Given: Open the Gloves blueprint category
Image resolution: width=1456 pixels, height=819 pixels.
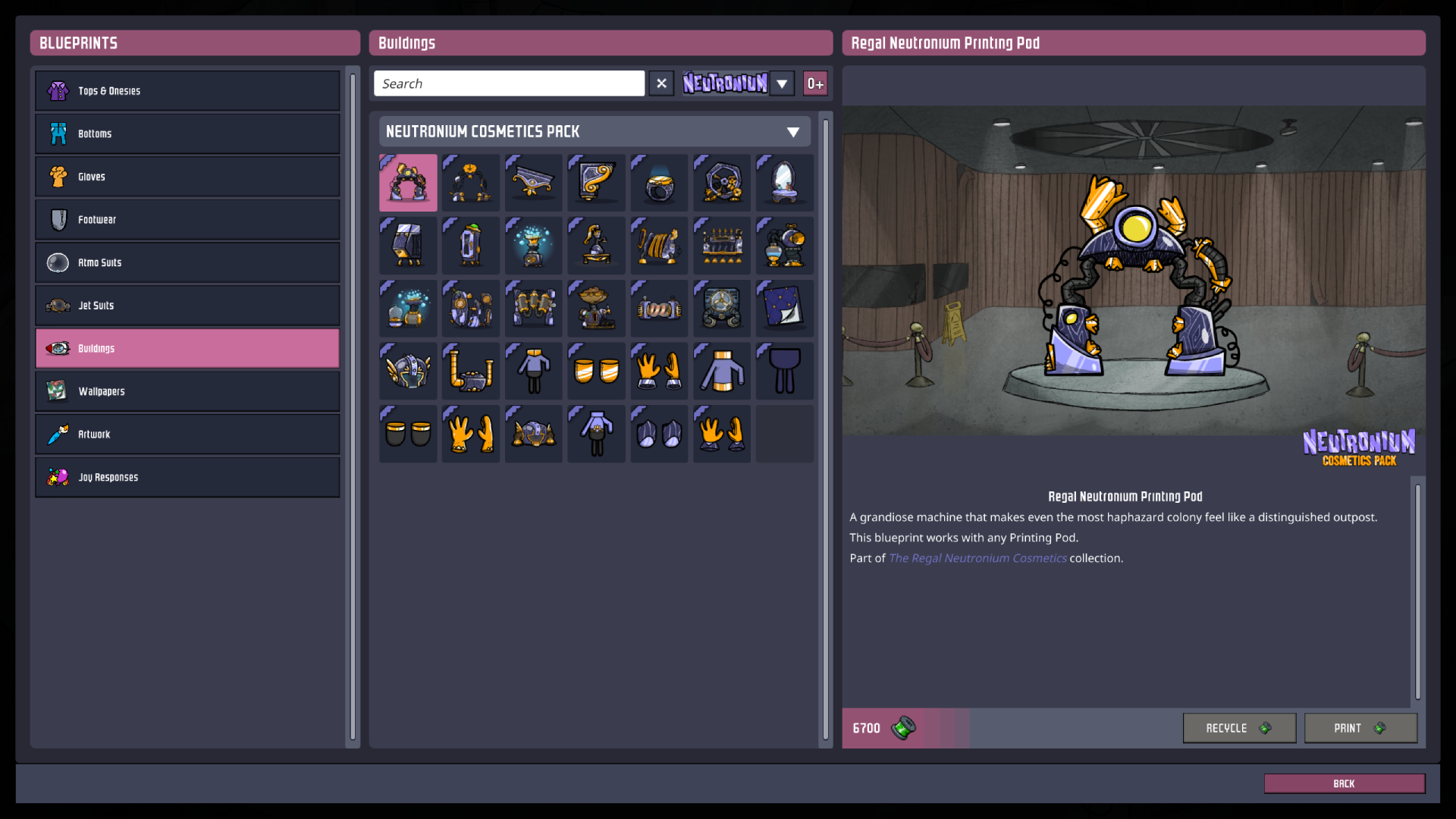Looking at the screenshot, I should click(x=187, y=176).
